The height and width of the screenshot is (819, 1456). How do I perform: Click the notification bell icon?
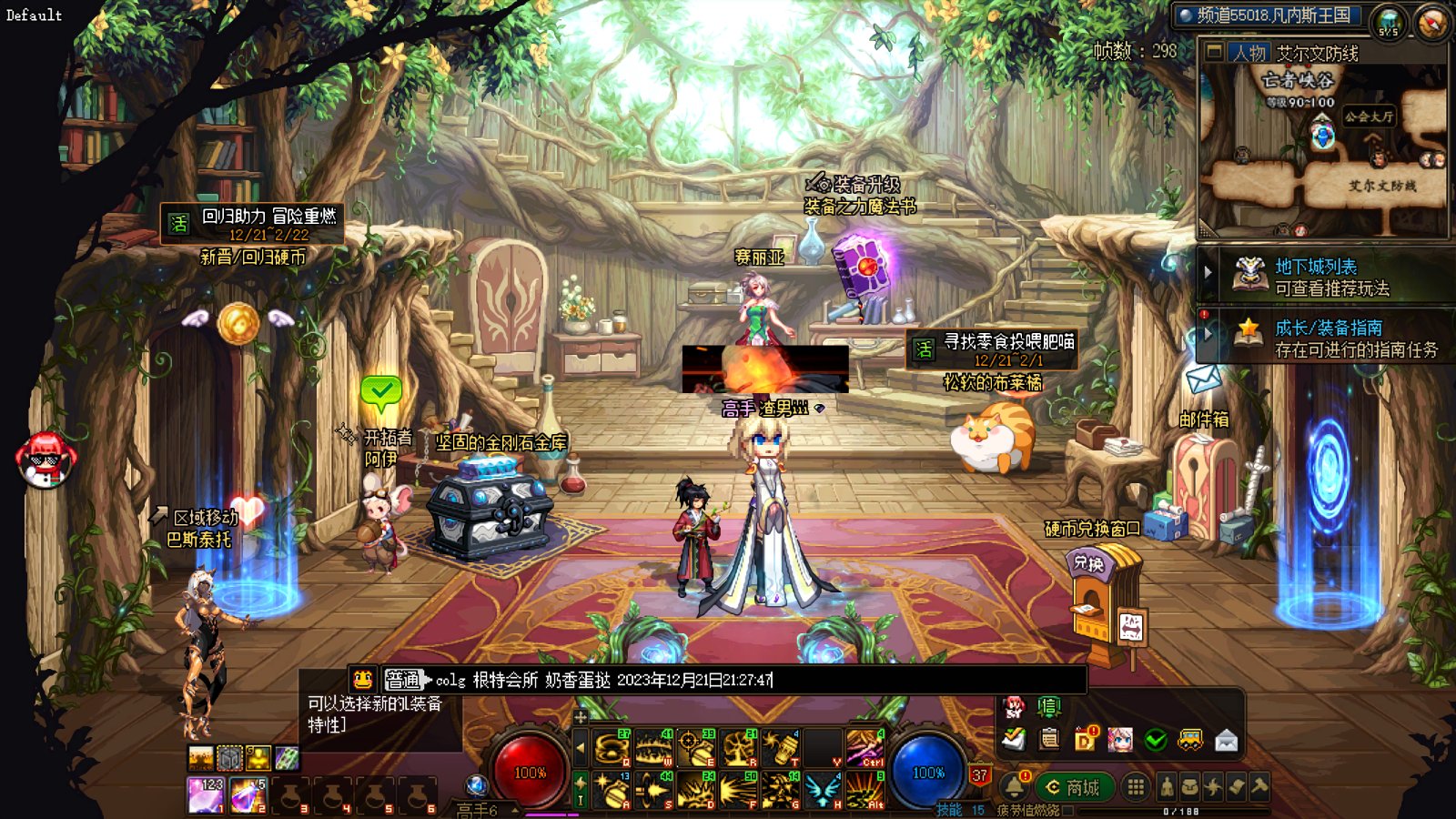point(1014,786)
